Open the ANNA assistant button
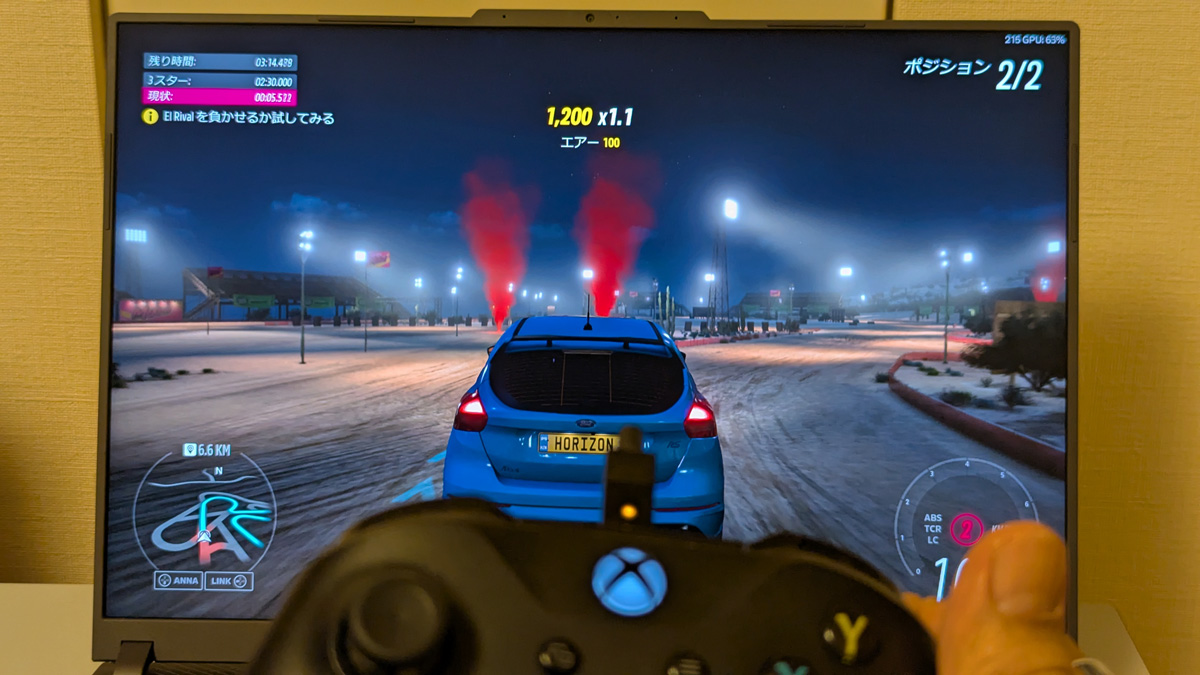Image resolution: width=1200 pixels, height=675 pixels. [179, 581]
